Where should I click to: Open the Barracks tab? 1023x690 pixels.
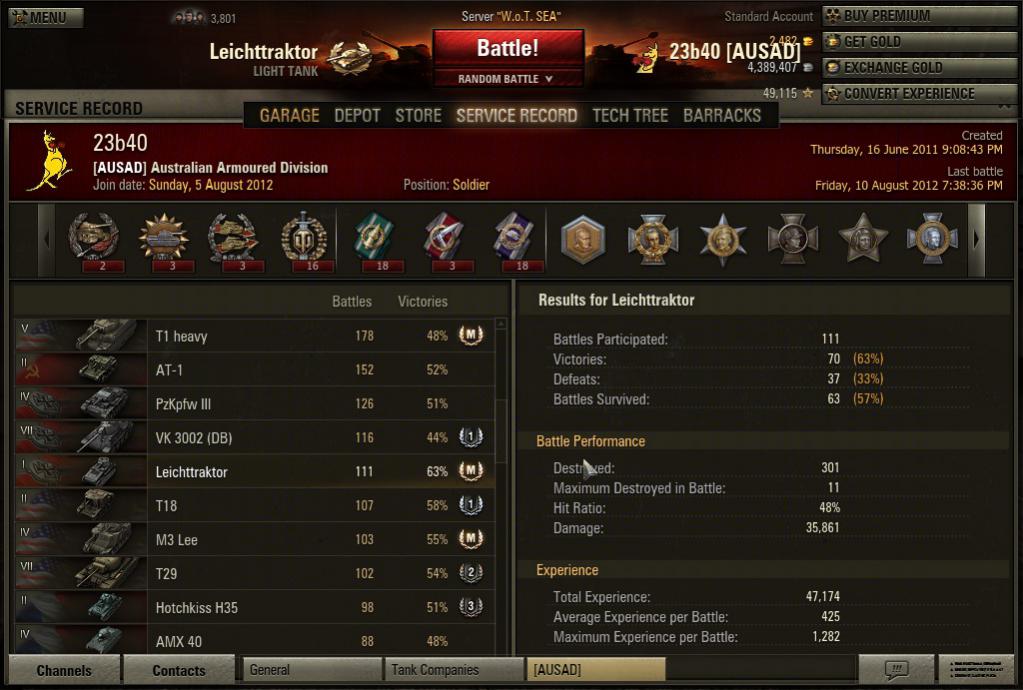(x=722, y=115)
